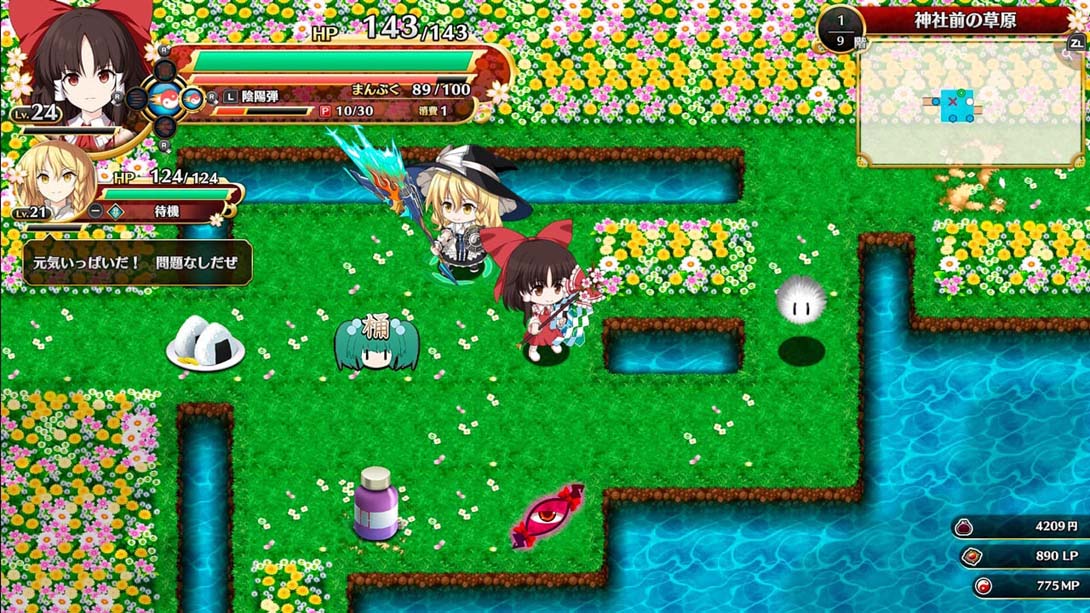Choose the 陰陽弾 shot icon on the skill wheel
This screenshot has width=1090, height=613.
coord(191,98)
